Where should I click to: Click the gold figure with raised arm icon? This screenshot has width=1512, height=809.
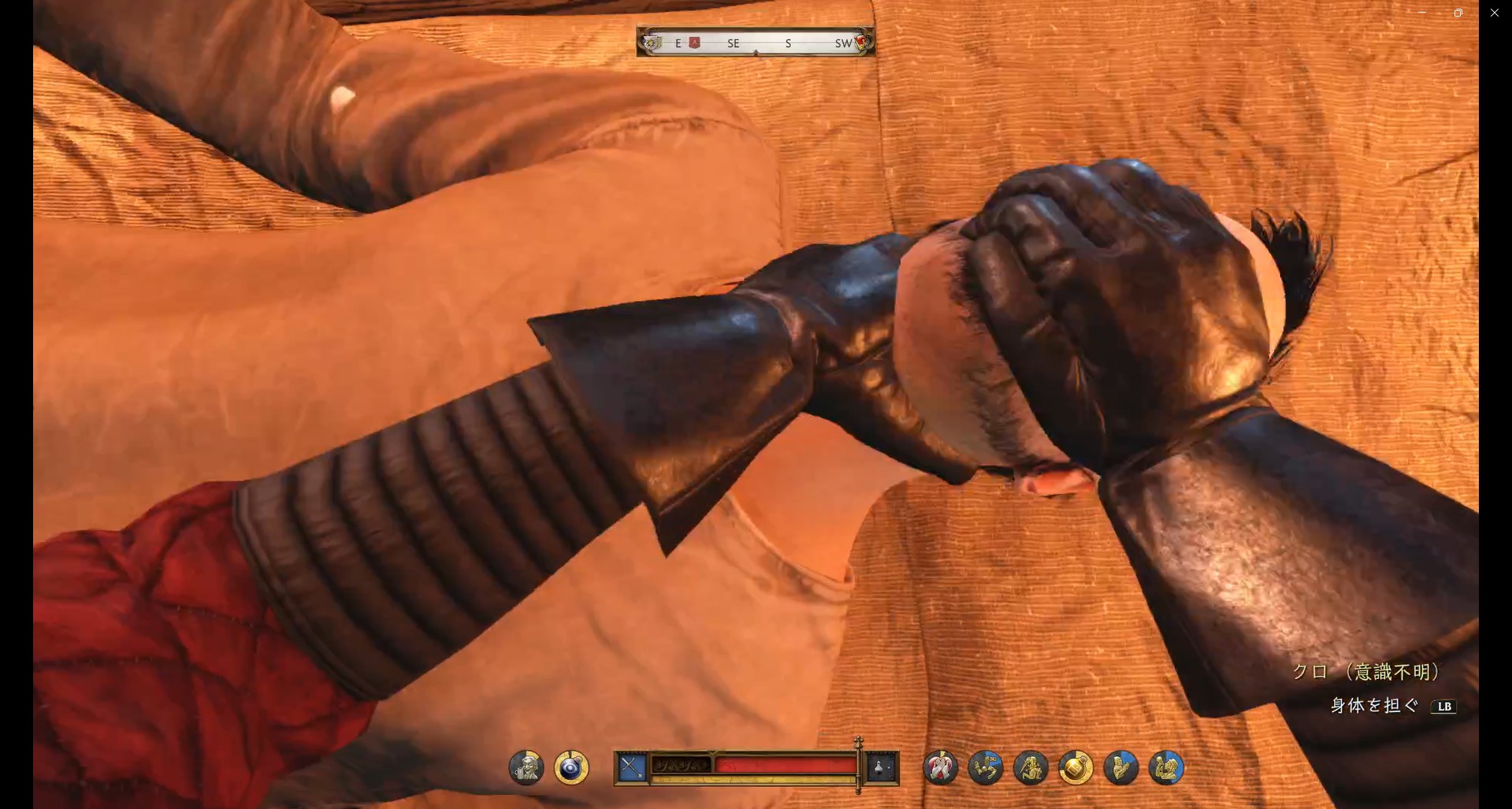(1120, 767)
